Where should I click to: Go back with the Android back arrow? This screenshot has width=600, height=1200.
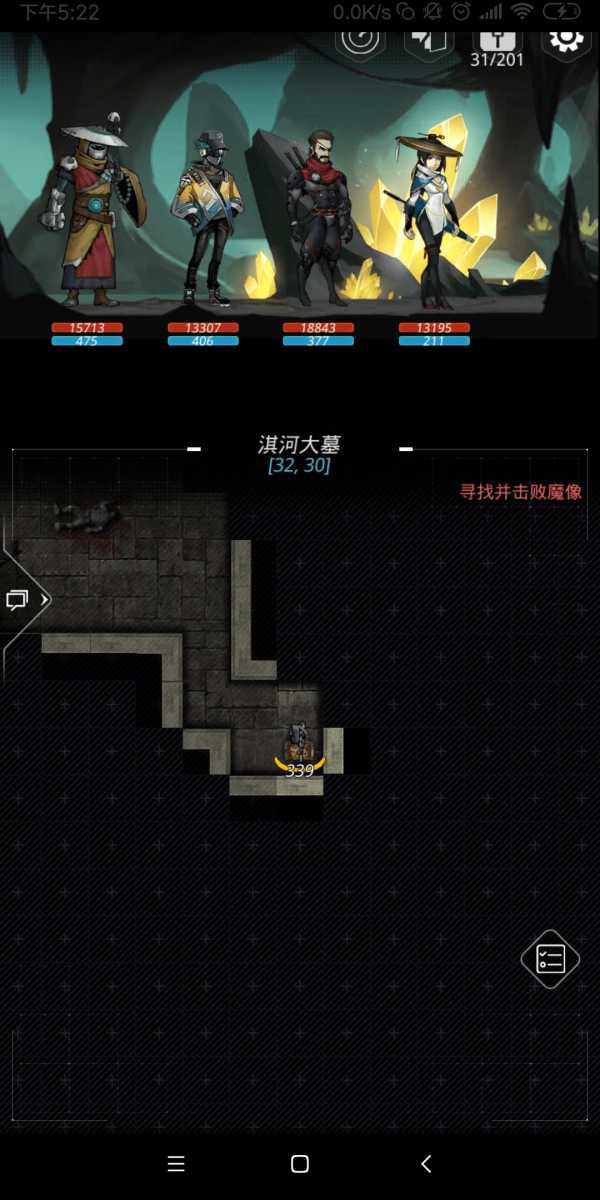pos(426,1164)
